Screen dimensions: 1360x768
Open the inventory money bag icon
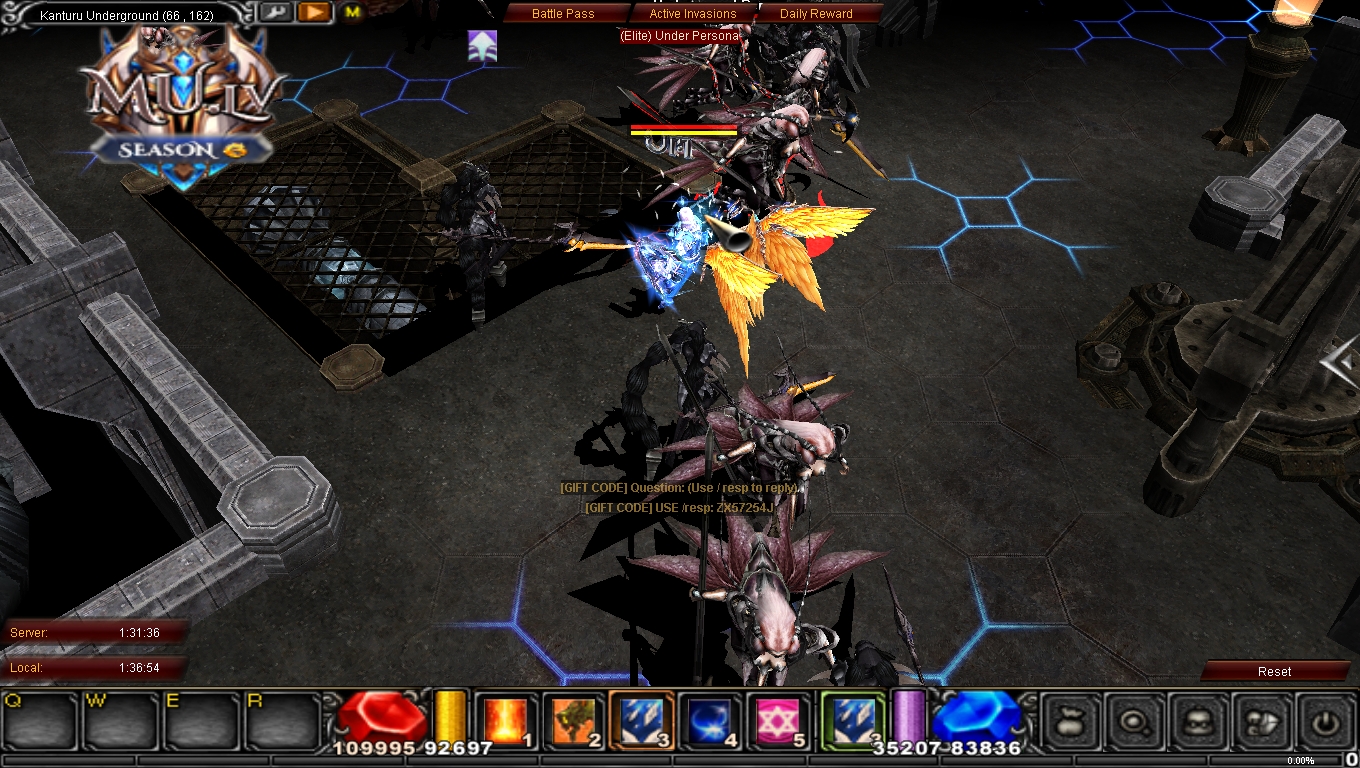(1069, 722)
